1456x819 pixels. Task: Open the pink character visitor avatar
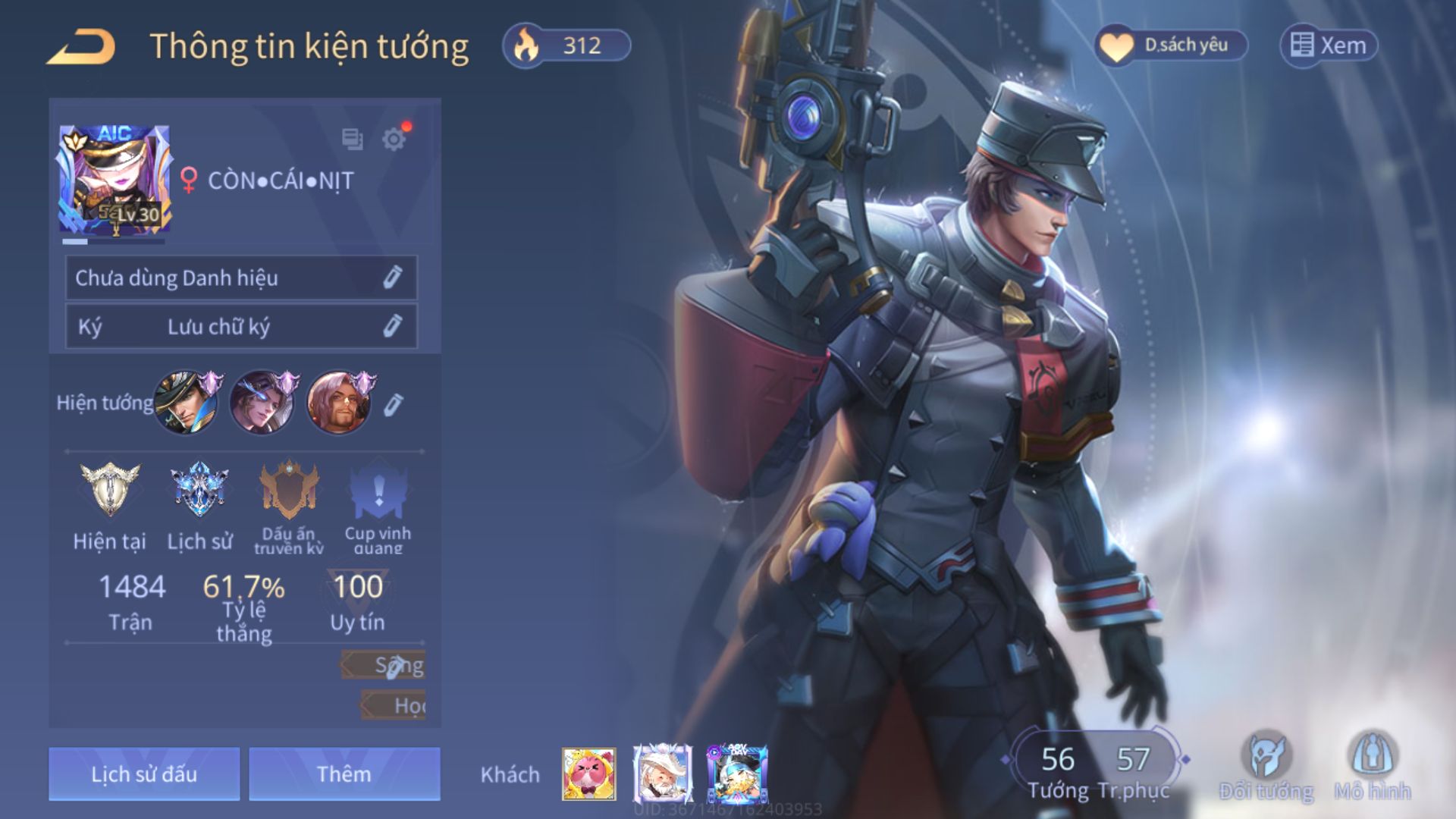(588, 773)
